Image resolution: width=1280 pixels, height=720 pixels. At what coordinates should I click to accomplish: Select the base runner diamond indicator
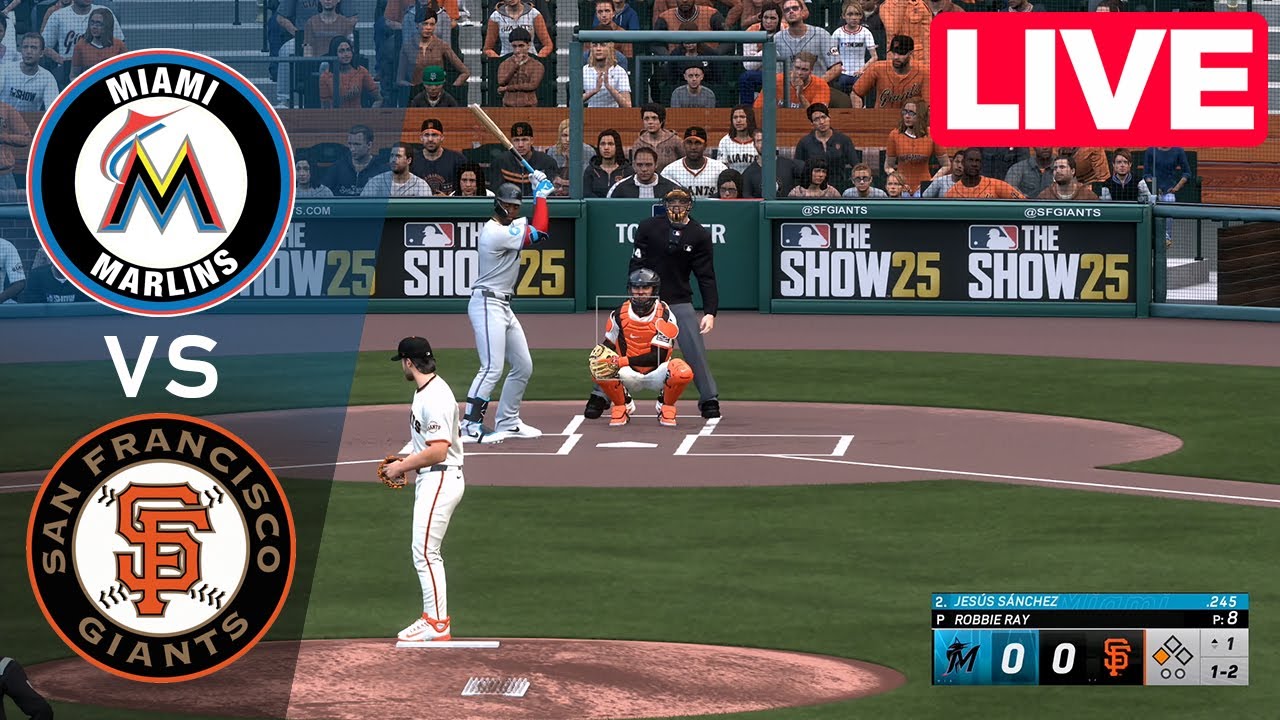[1172, 651]
